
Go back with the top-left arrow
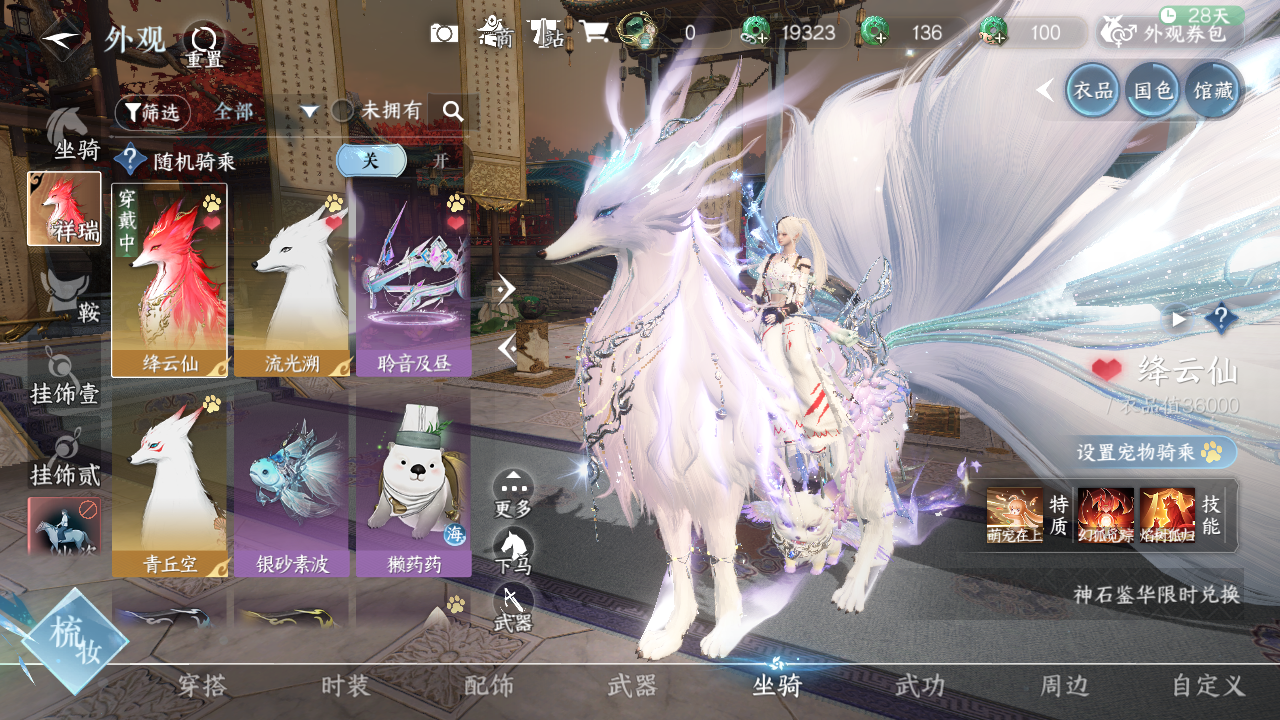[x=62, y=39]
